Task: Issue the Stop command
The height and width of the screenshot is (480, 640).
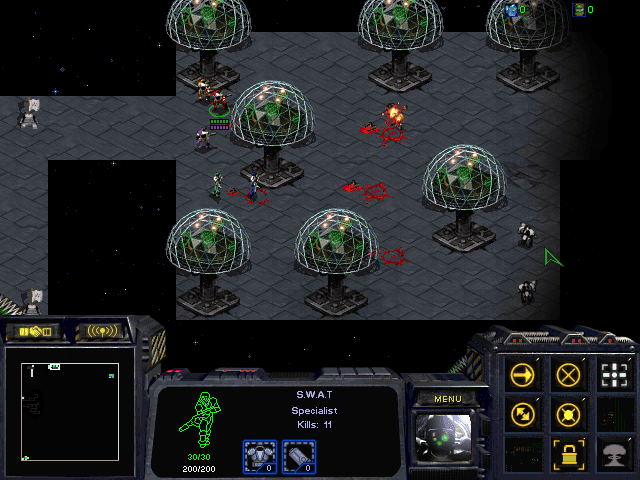Action: [x=569, y=375]
